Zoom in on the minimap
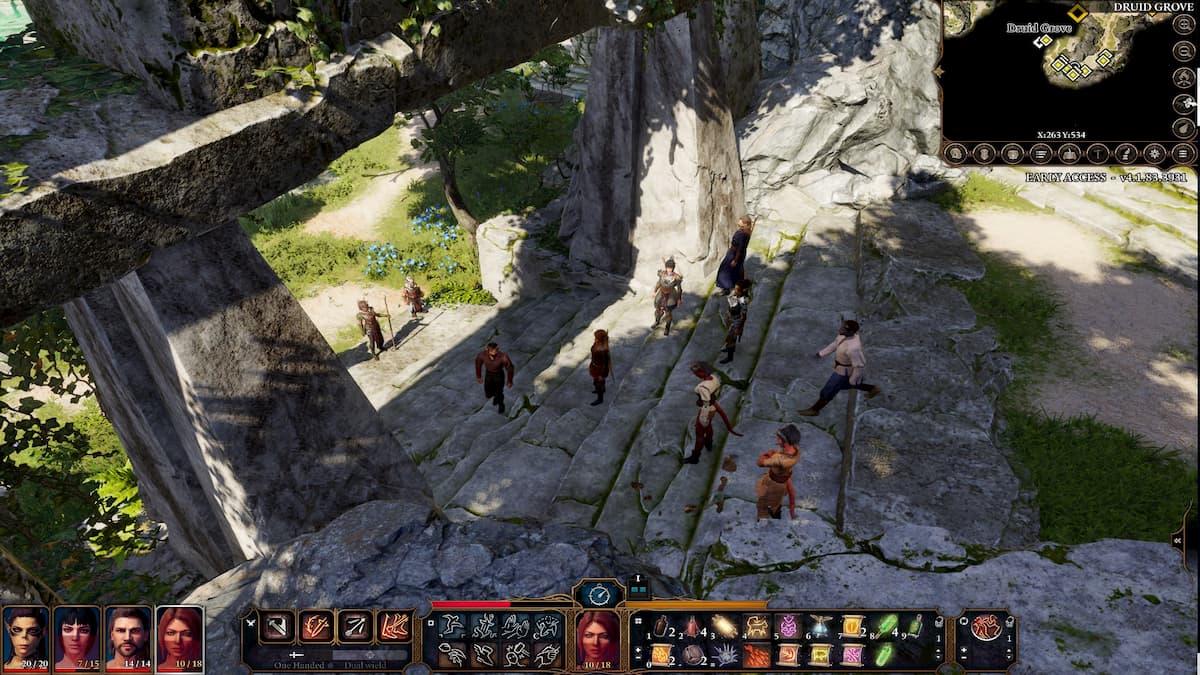The height and width of the screenshot is (675, 1200). pos(1184,25)
